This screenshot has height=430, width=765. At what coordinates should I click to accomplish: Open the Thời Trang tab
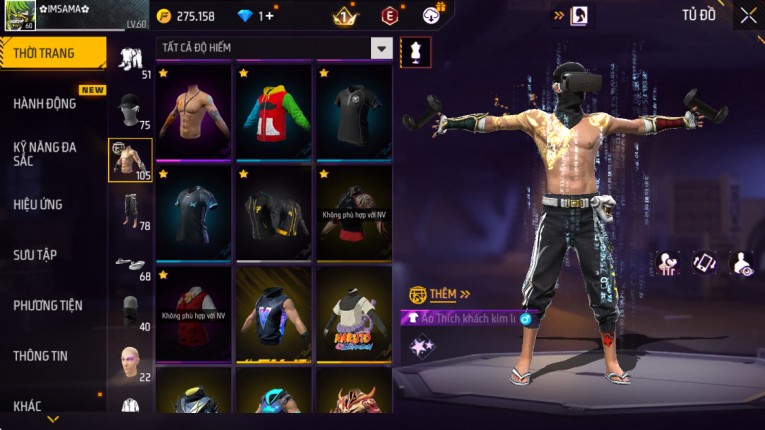click(x=52, y=53)
